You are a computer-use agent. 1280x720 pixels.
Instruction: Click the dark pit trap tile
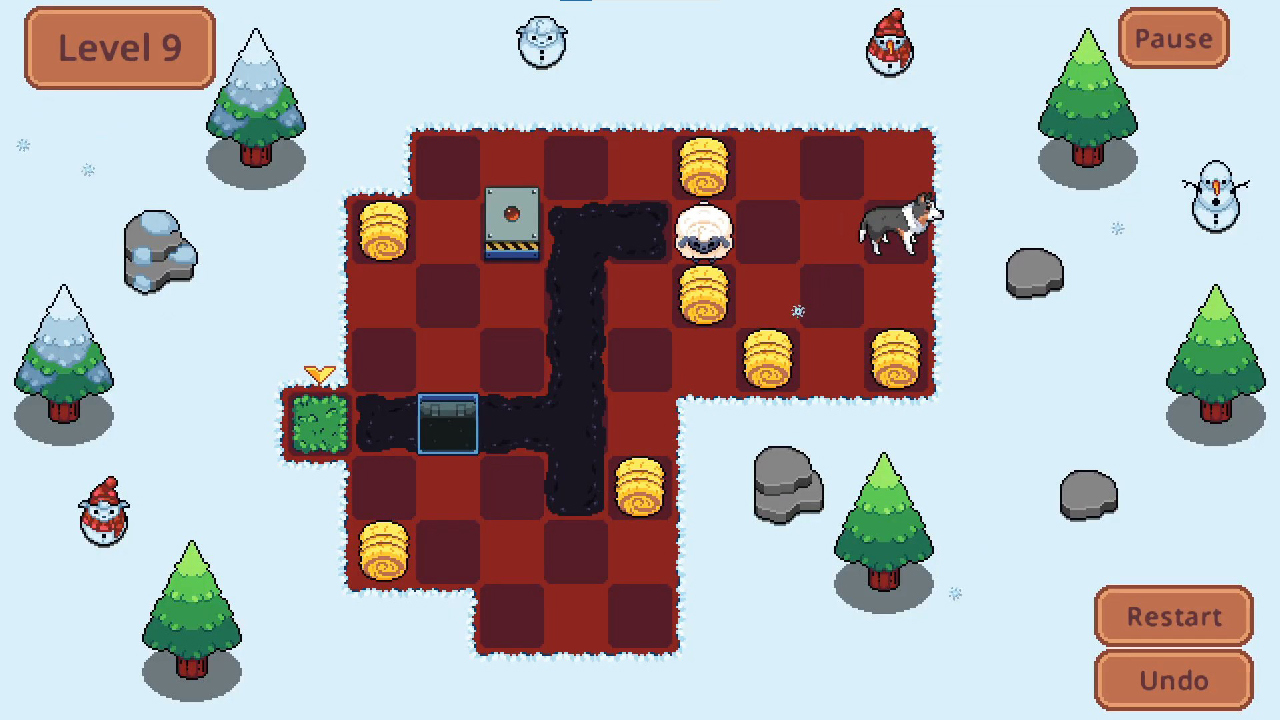click(x=448, y=424)
